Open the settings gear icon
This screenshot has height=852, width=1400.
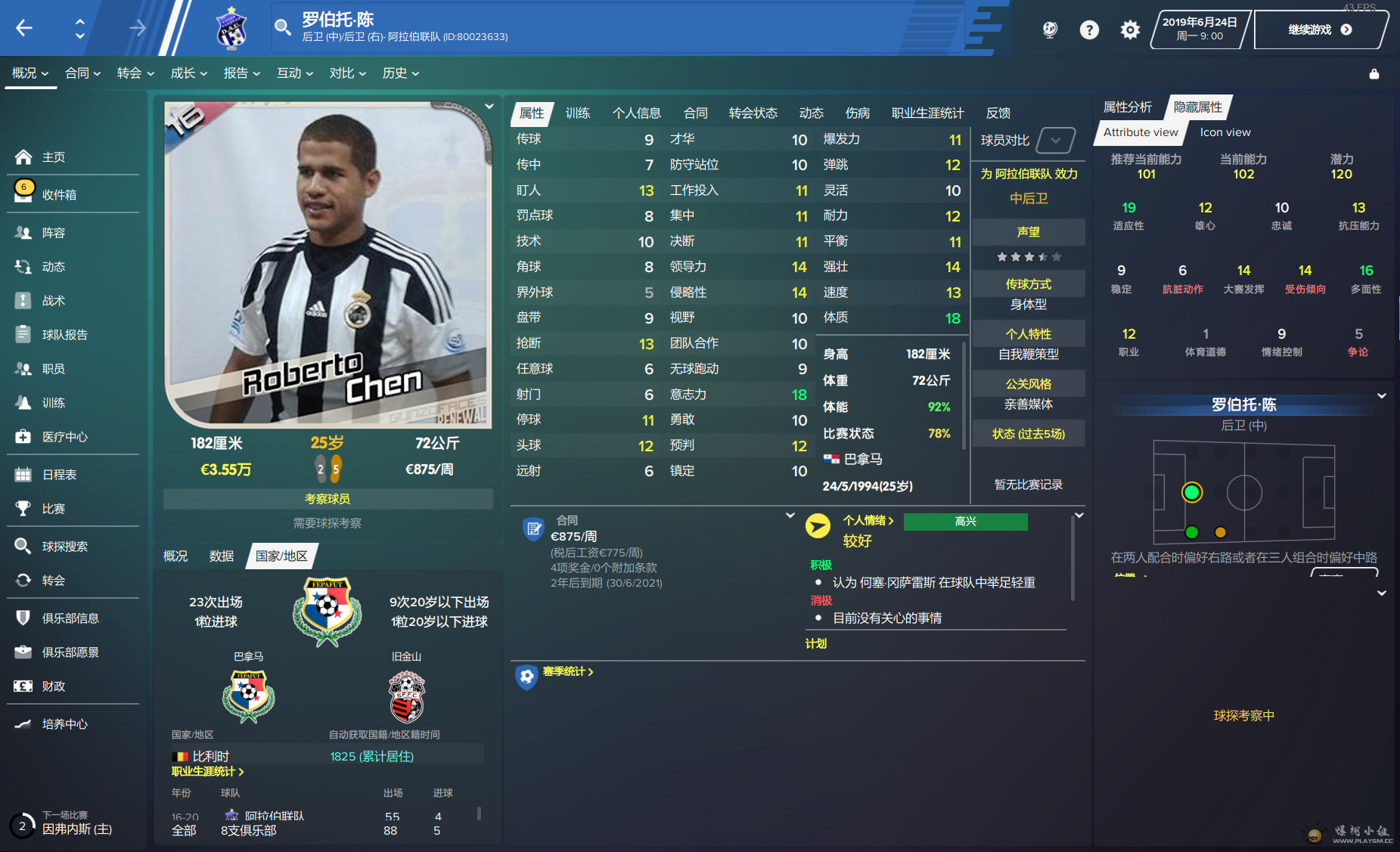(x=1130, y=30)
